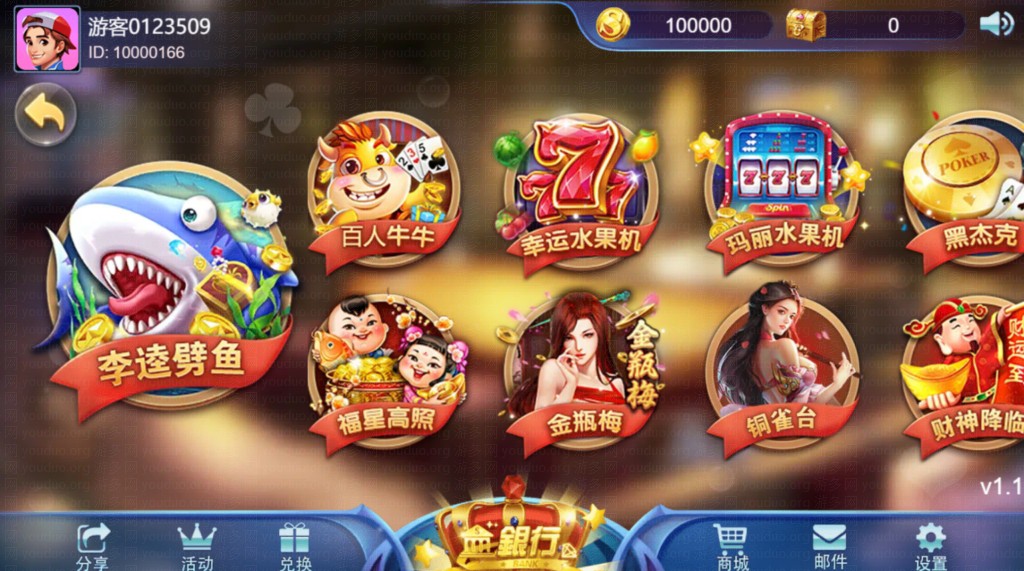Visit the 商城 shop cart
Screen dimensions: 1024x571
point(731,545)
